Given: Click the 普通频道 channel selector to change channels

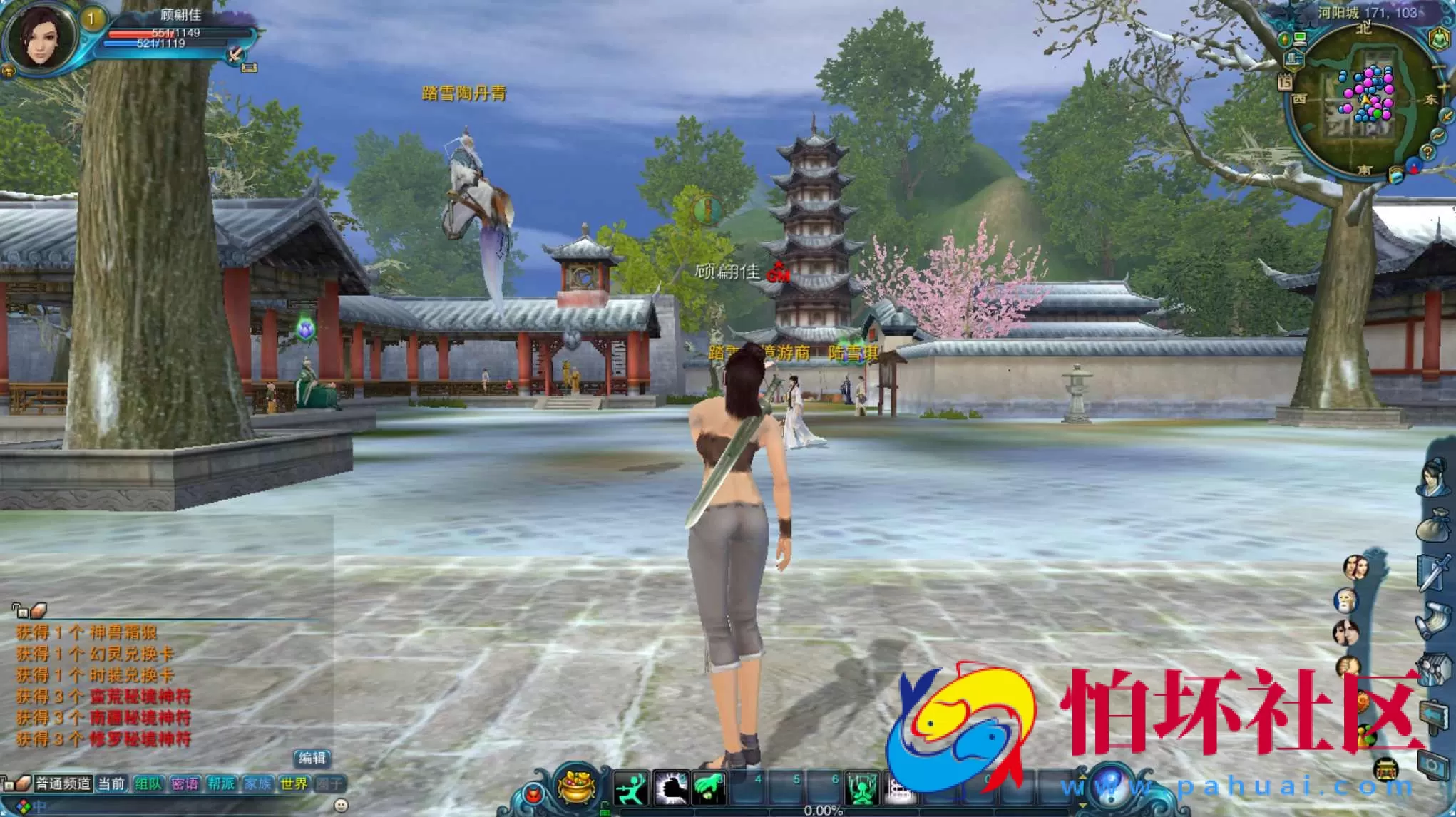Looking at the screenshot, I should (x=64, y=783).
